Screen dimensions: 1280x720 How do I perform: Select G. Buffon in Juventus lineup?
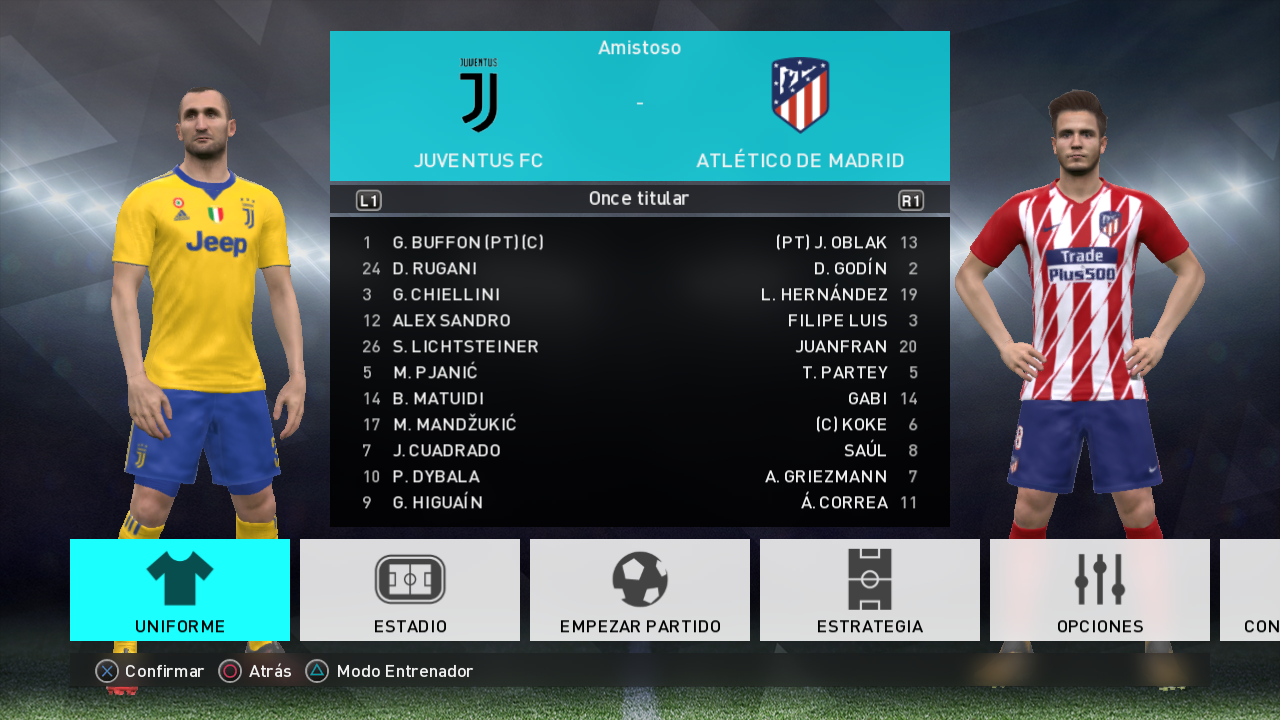(468, 243)
